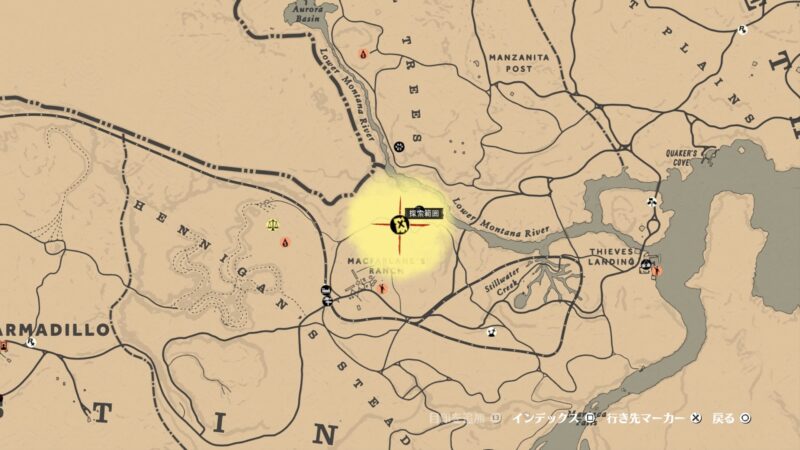
Task: Select the marker icon below the MacFarlane's Ranch label
Action: pos(381,288)
